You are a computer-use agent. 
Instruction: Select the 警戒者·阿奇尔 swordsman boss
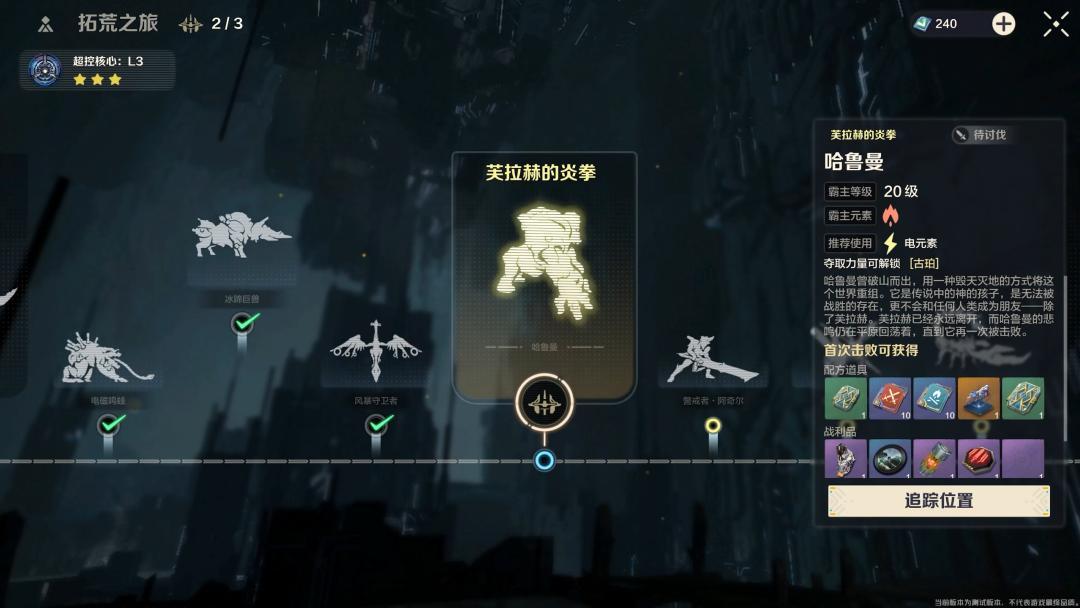pyautogui.click(x=713, y=360)
